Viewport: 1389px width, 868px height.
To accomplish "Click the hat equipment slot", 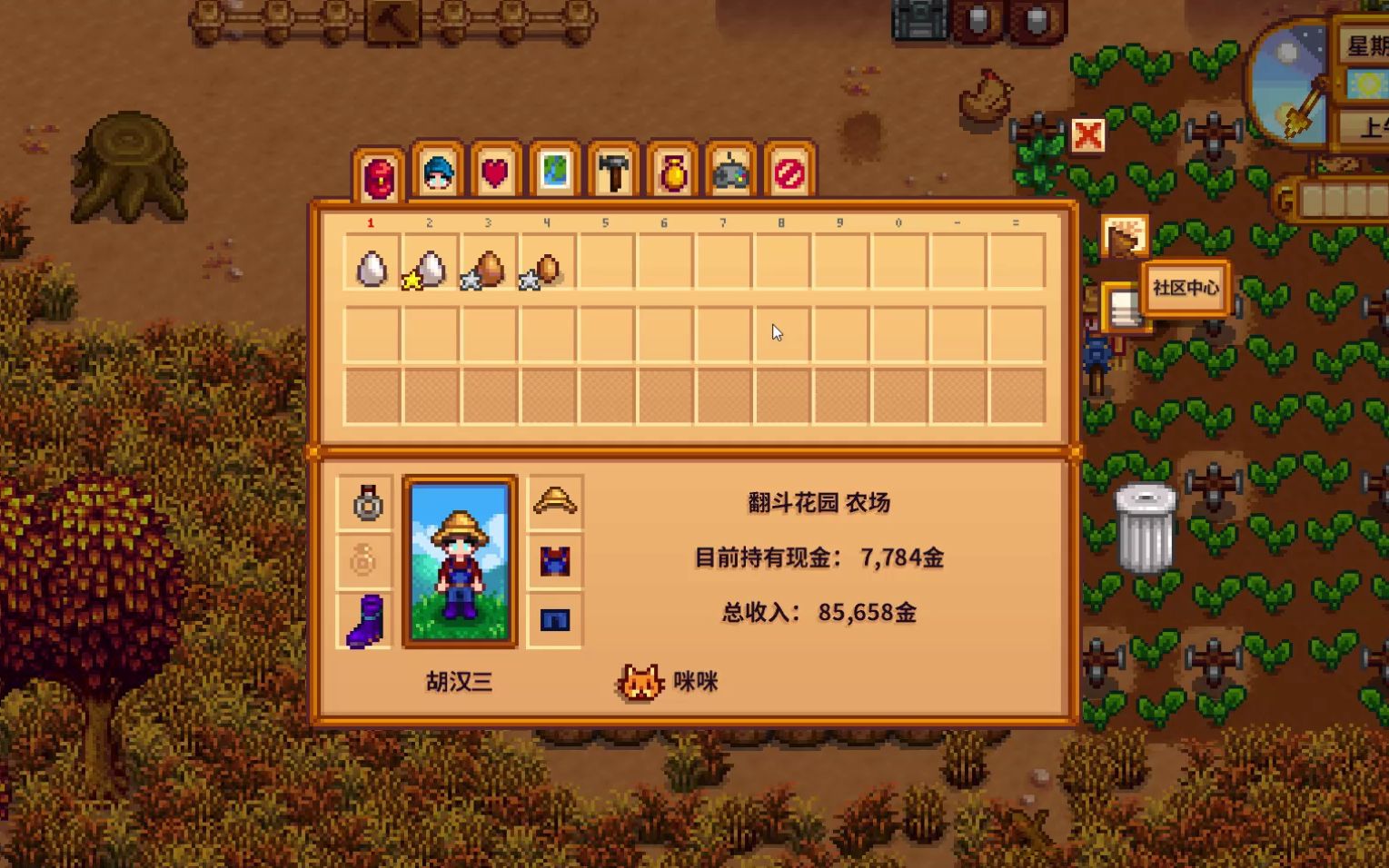I will [555, 499].
